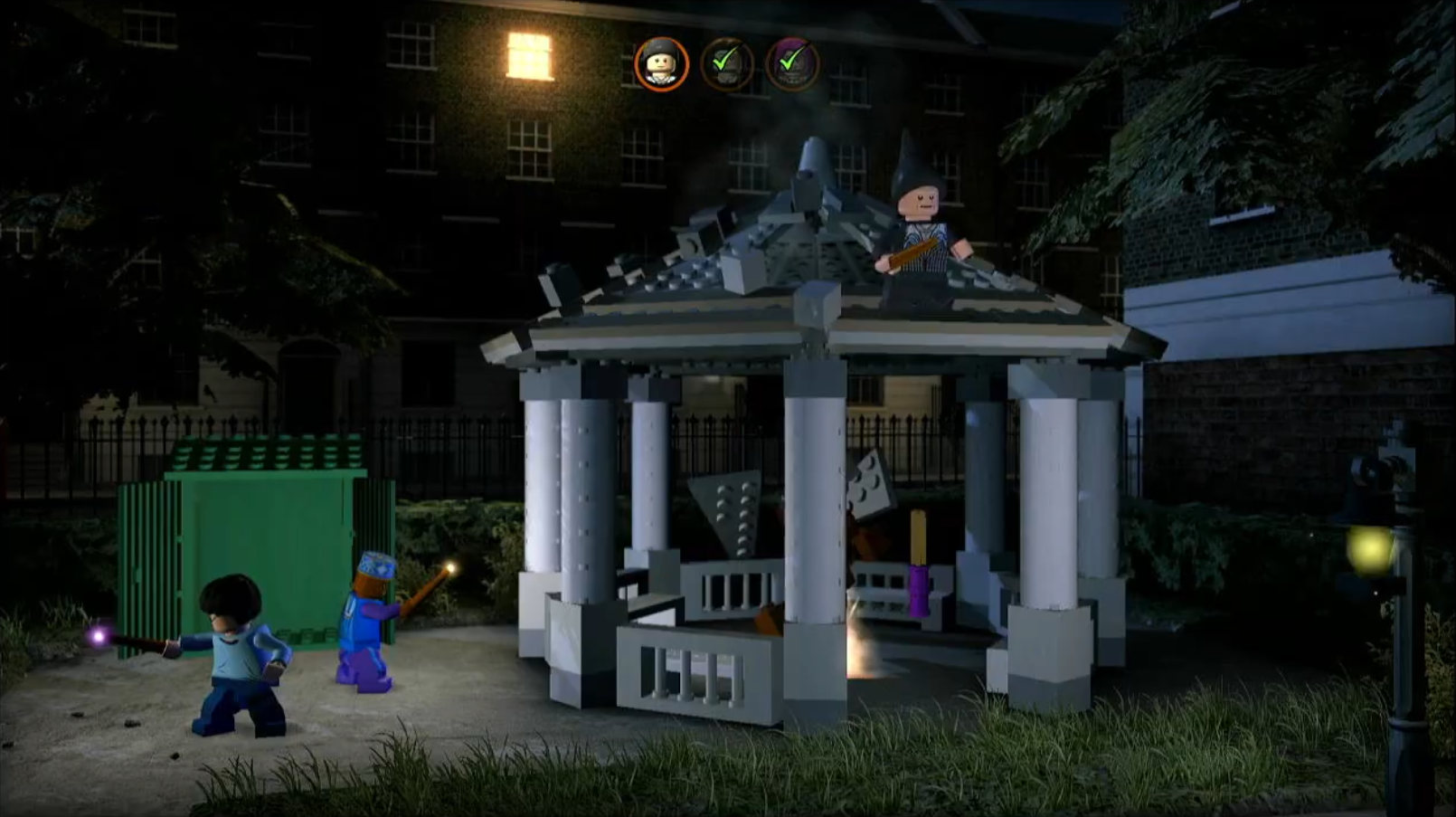Click the purple checkmarked target portrait
Viewport: 1456px width, 817px height.
coord(792,64)
